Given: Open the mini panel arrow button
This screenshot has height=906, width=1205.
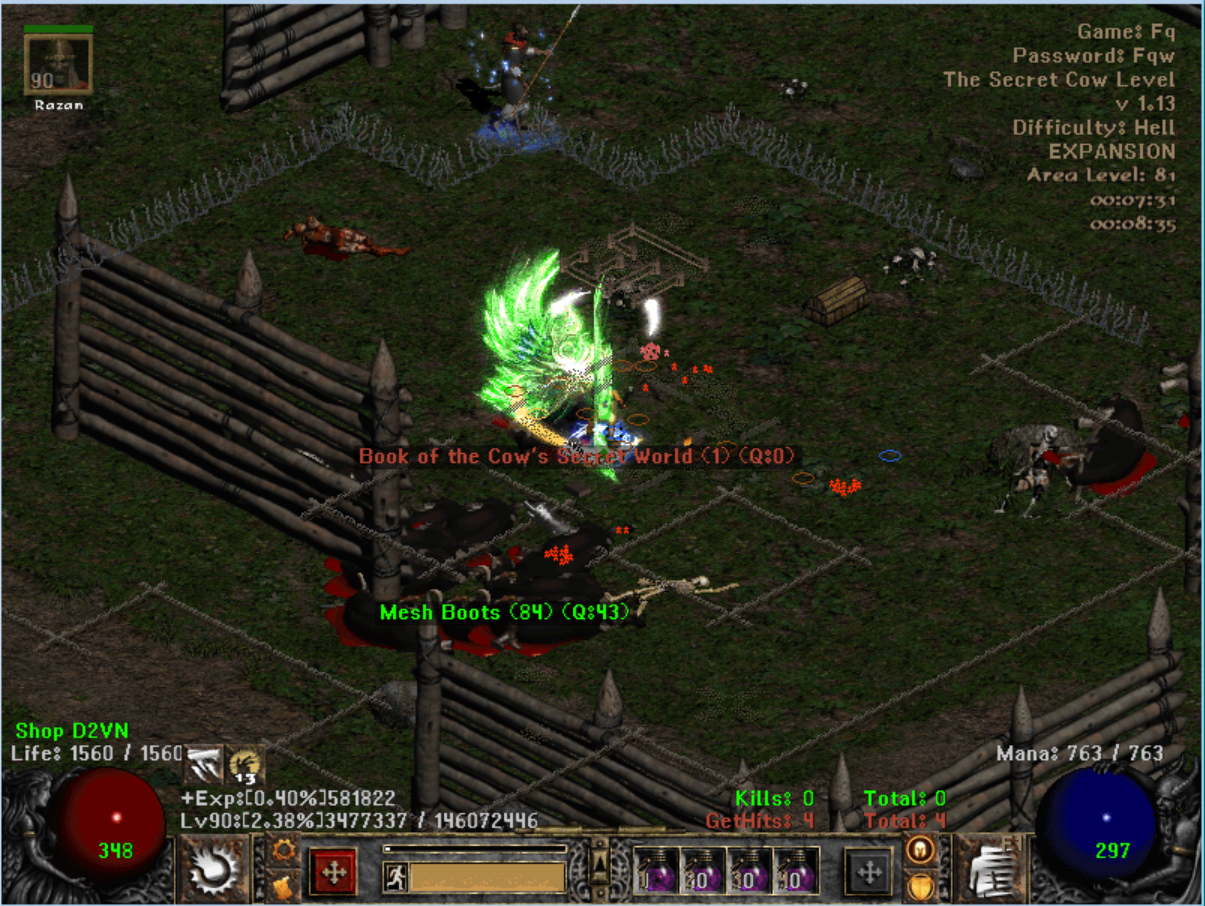Looking at the screenshot, I should 600,864.
